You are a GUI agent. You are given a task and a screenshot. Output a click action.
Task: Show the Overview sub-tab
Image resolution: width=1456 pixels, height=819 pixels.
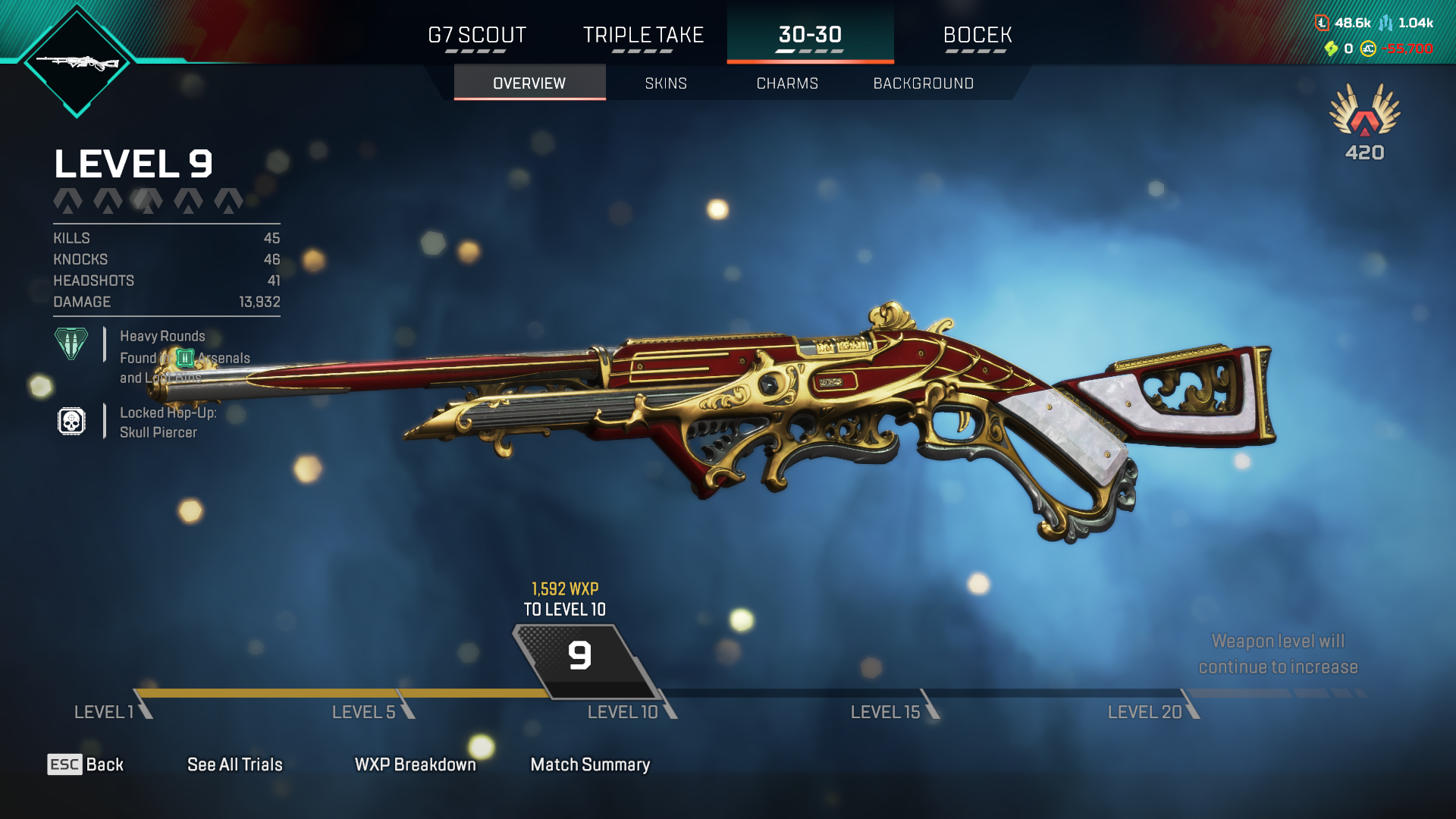(x=529, y=83)
